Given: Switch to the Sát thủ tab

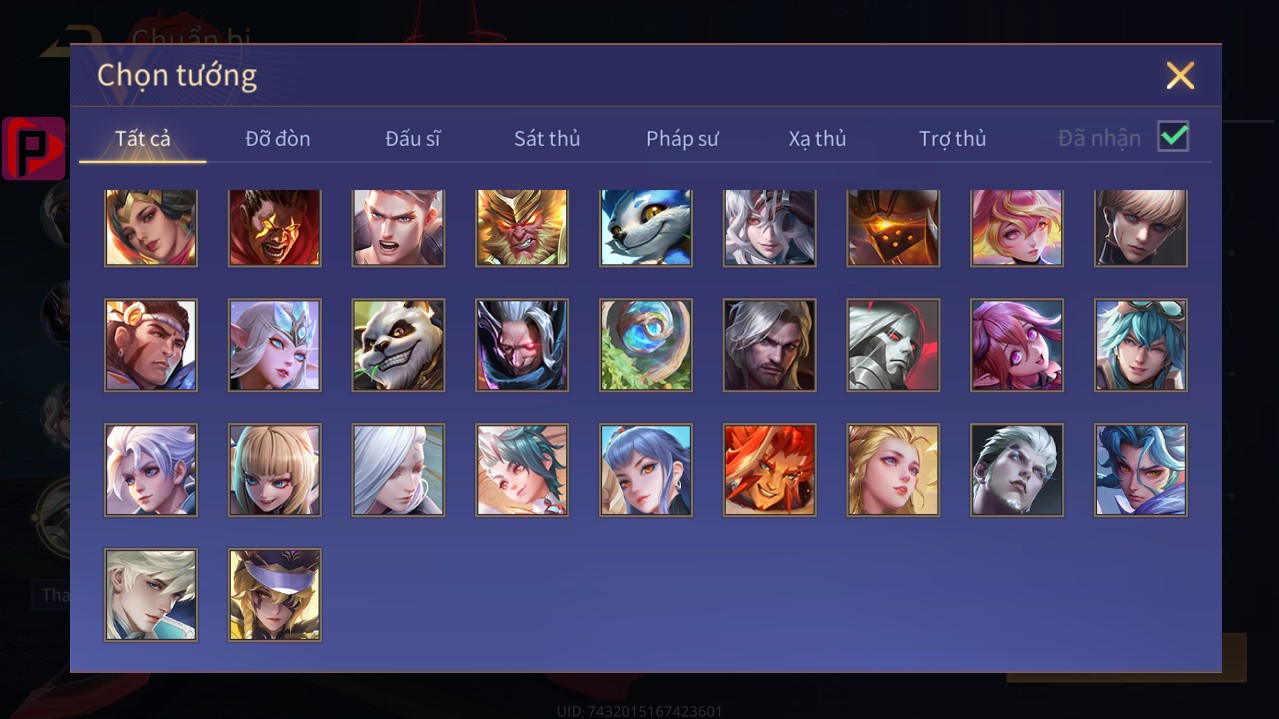Looking at the screenshot, I should click(x=546, y=139).
